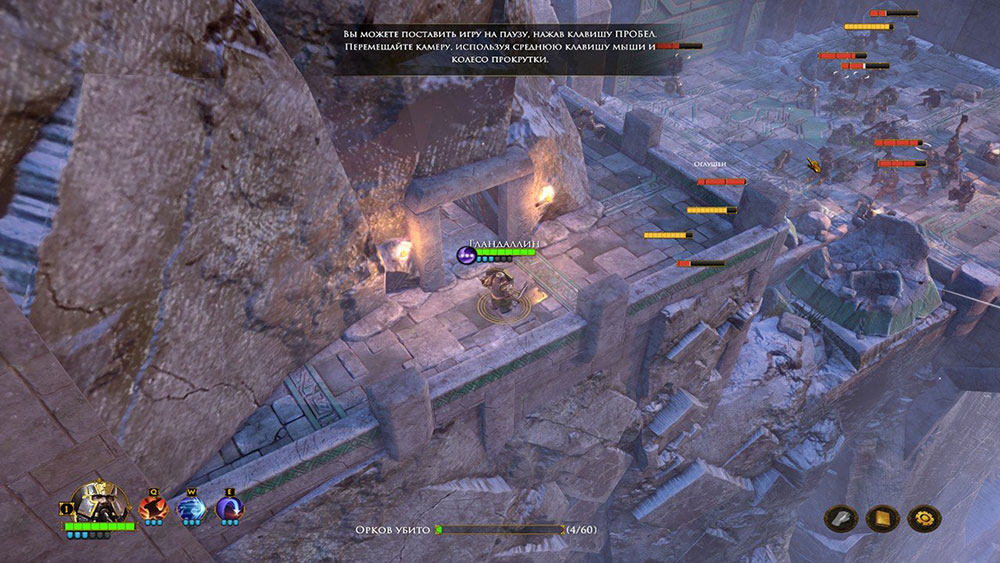Trigger the purple leap arrow ability
This screenshot has width=1000, height=563.
[x=229, y=509]
